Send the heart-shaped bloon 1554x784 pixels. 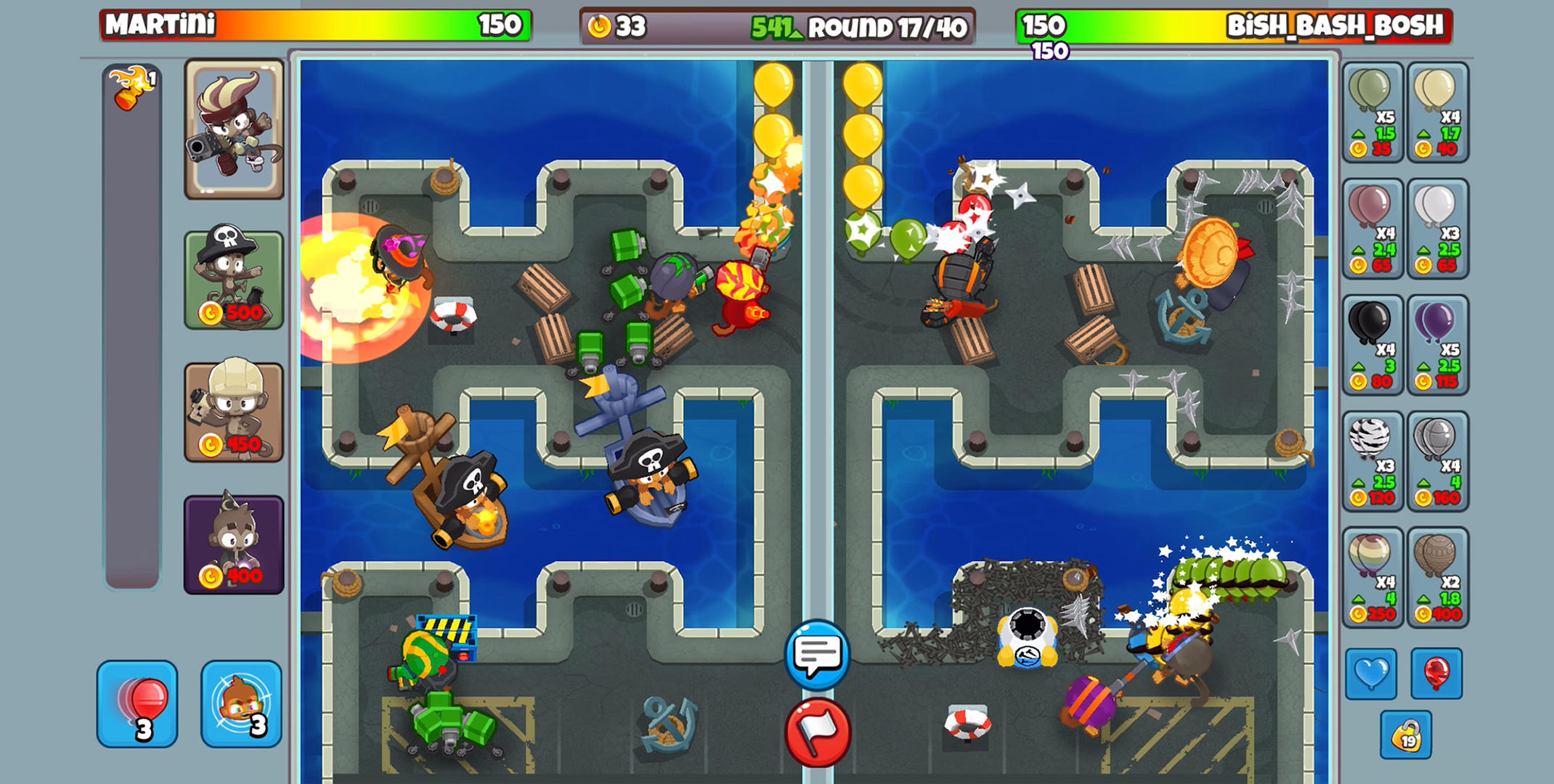1371,673
